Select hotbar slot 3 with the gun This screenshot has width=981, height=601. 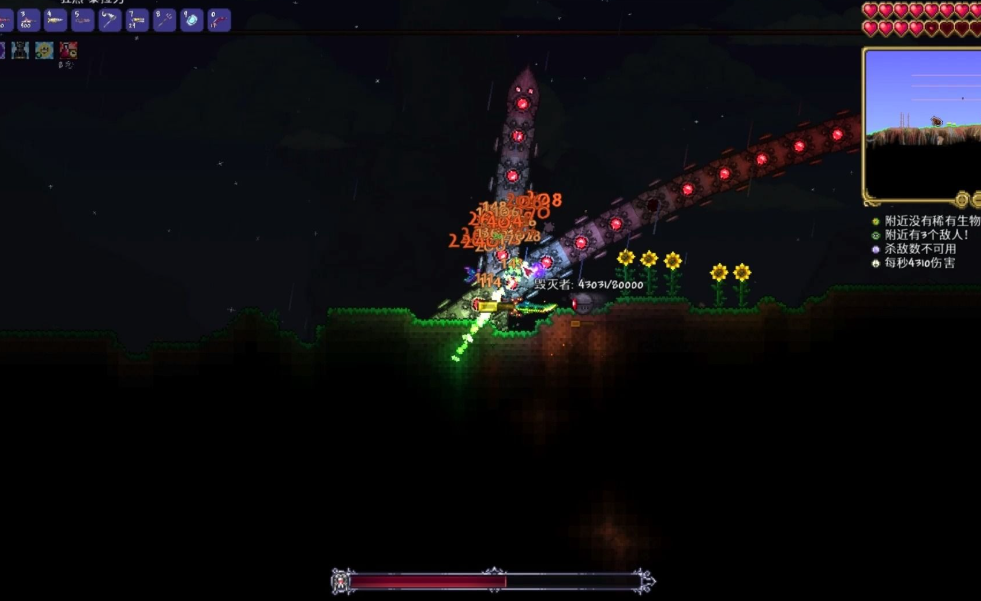pyautogui.click(x=28, y=20)
